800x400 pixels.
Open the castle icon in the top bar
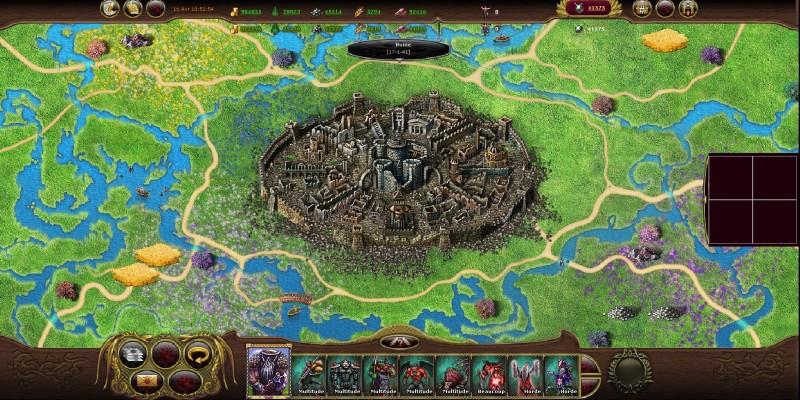click(x=689, y=8)
